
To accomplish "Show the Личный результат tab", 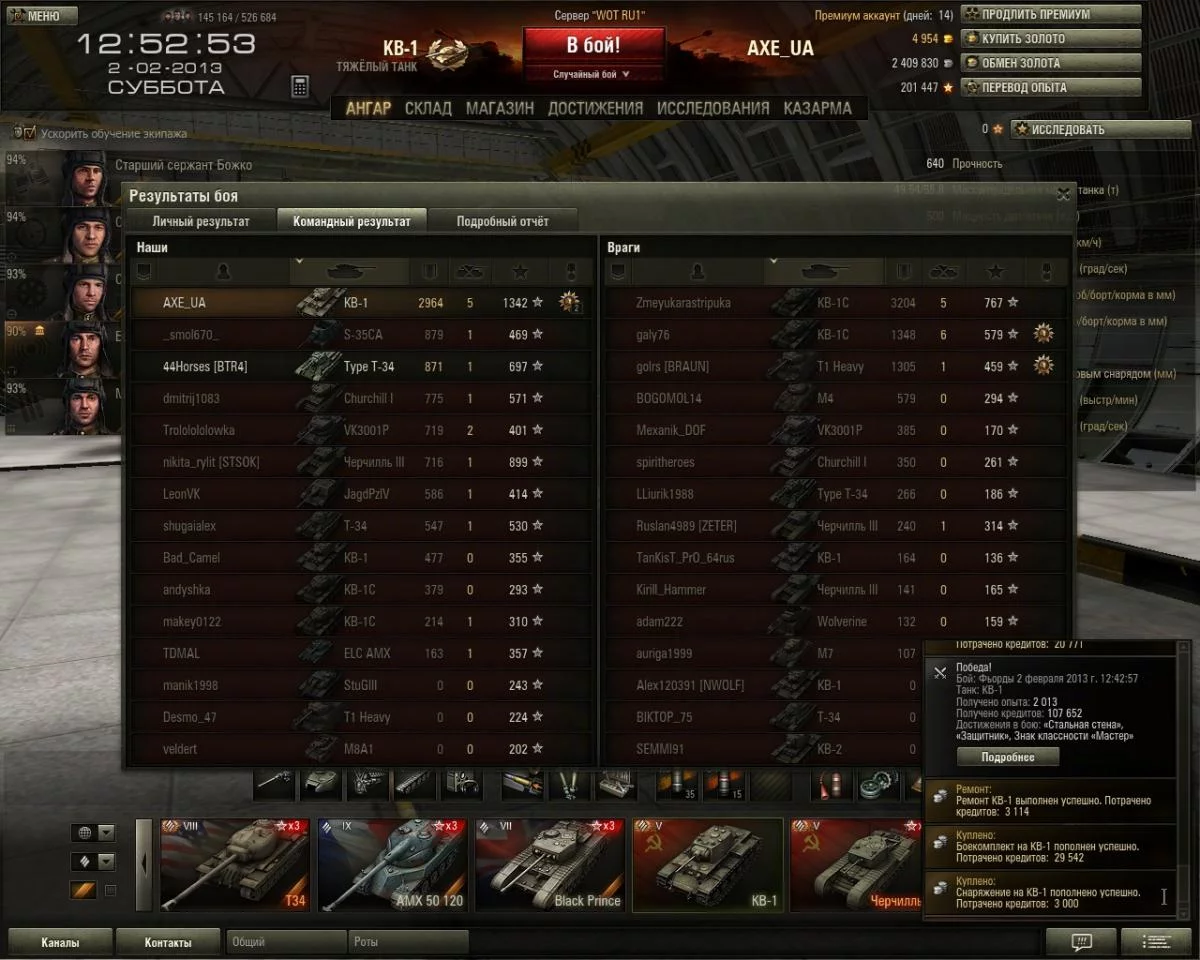I will click(x=200, y=221).
